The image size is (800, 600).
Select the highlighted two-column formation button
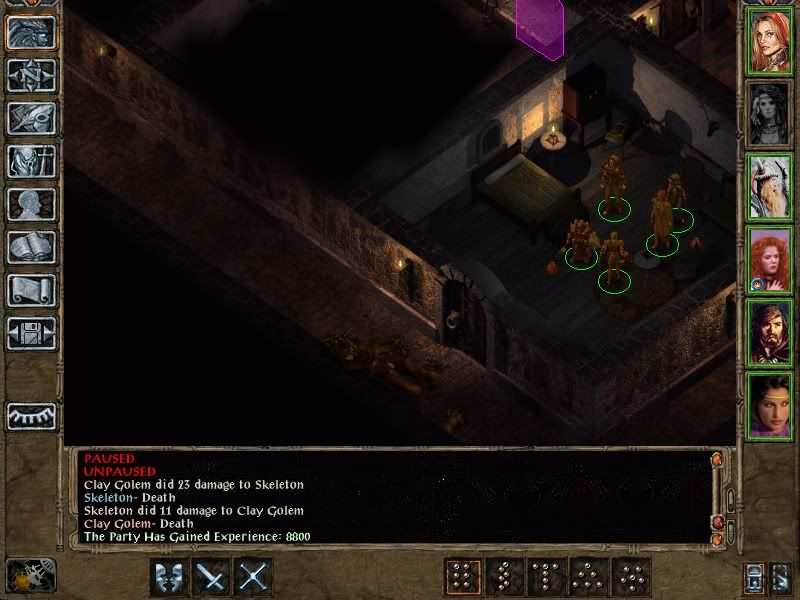click(461, 577)
